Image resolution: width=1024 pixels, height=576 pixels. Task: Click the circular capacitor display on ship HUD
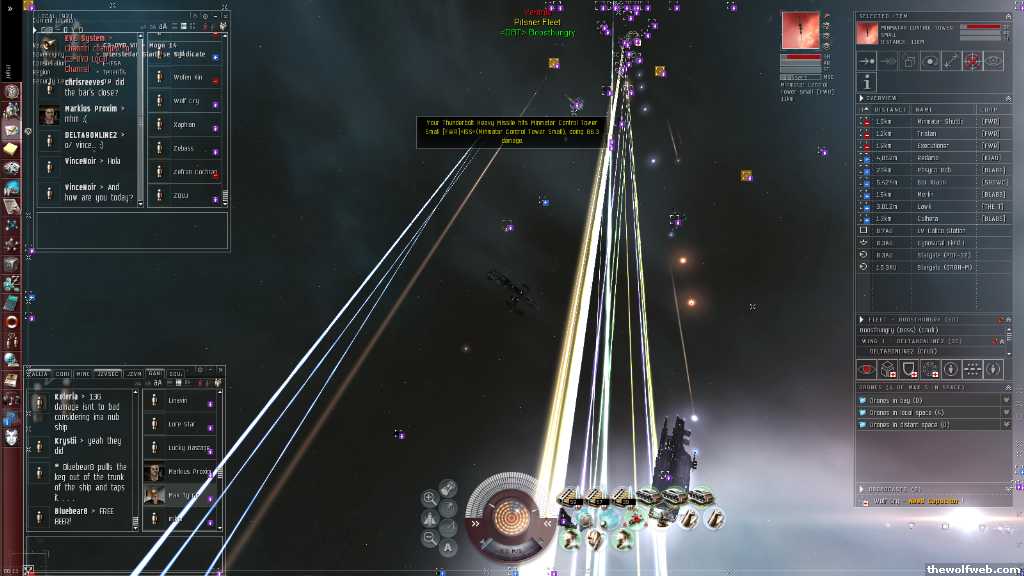pyautogui.click(x=510, y=517)
